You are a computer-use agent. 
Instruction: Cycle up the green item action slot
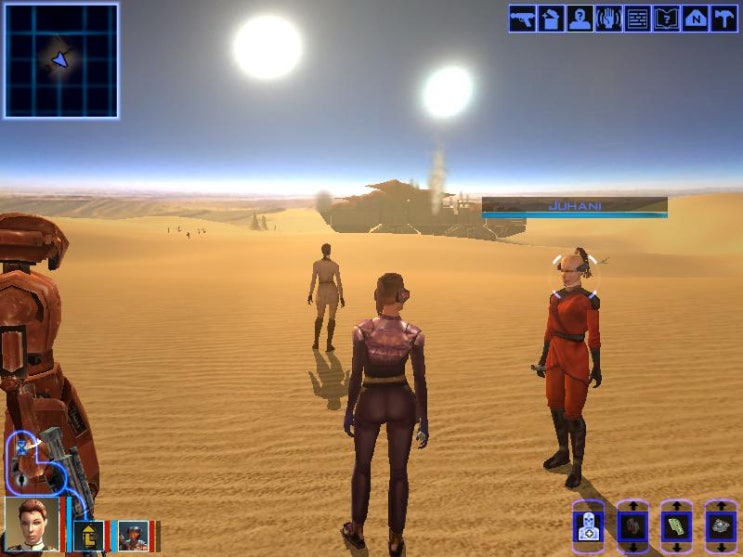(677, 506)
